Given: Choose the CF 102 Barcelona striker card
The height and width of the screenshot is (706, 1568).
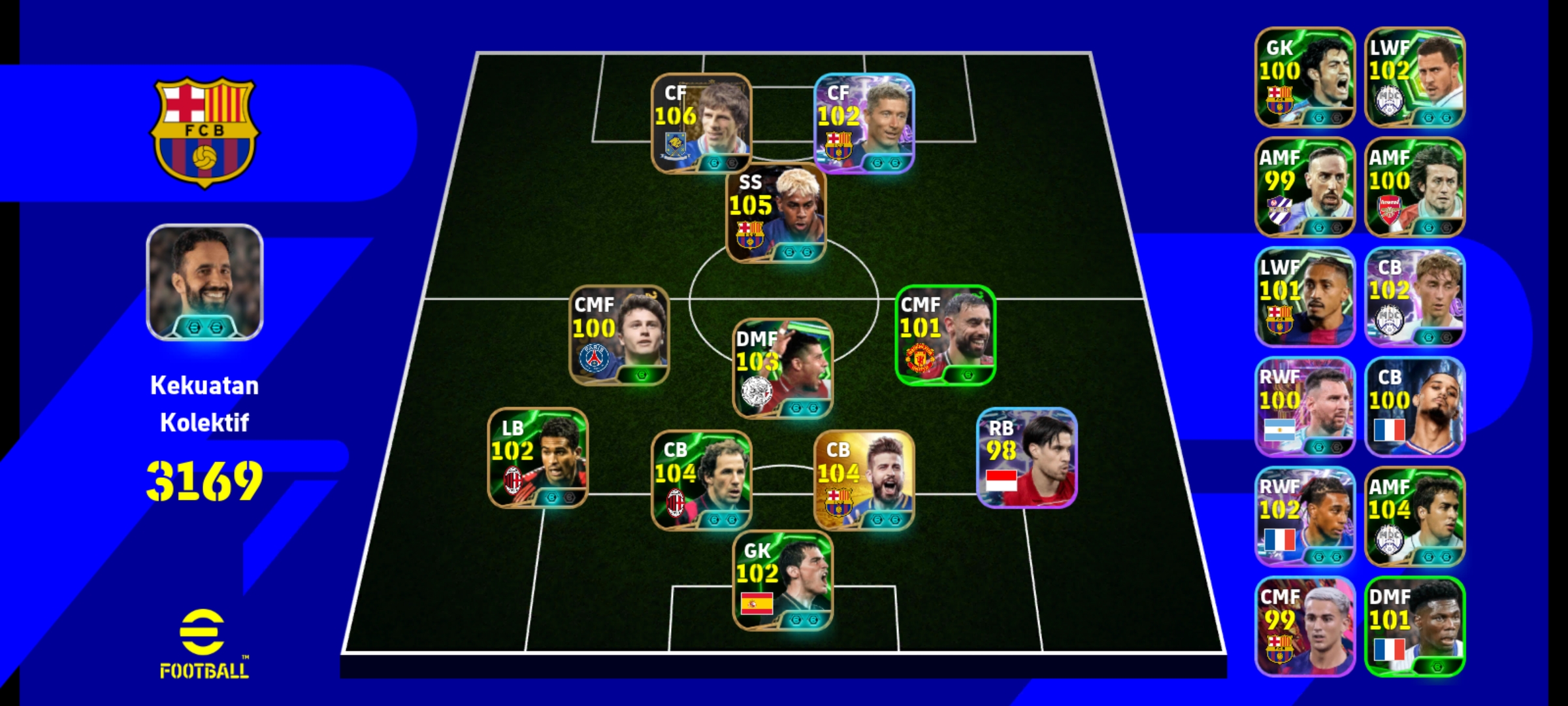Looking at the screenshot, I should tap(864, 123).
